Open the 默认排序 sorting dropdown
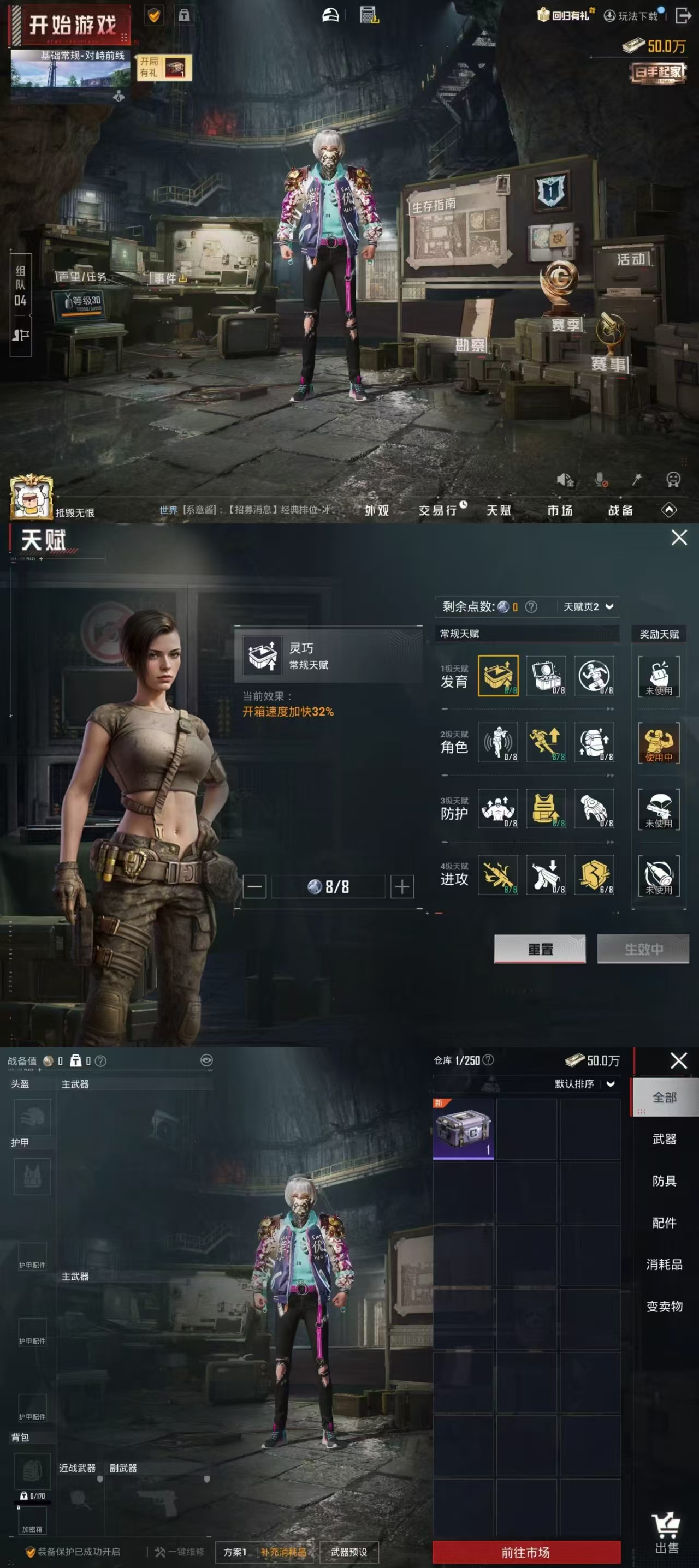 [583, 1083]
